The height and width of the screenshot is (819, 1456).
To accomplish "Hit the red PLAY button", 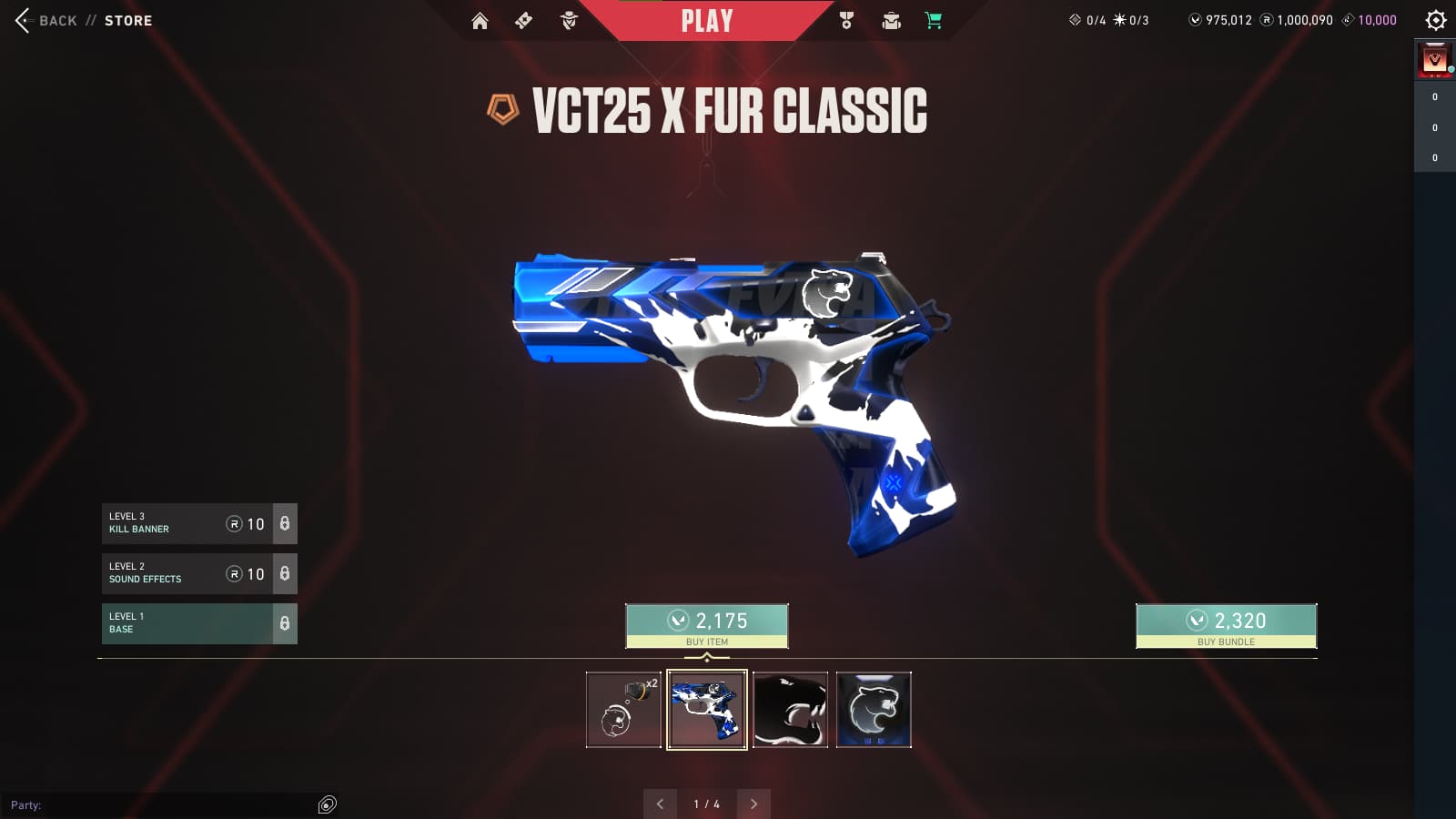I will coord(707,21).
